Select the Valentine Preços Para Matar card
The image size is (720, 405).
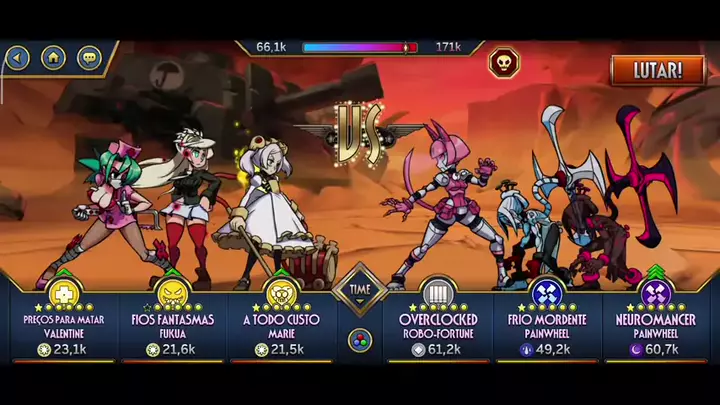(x=63, y=320)
